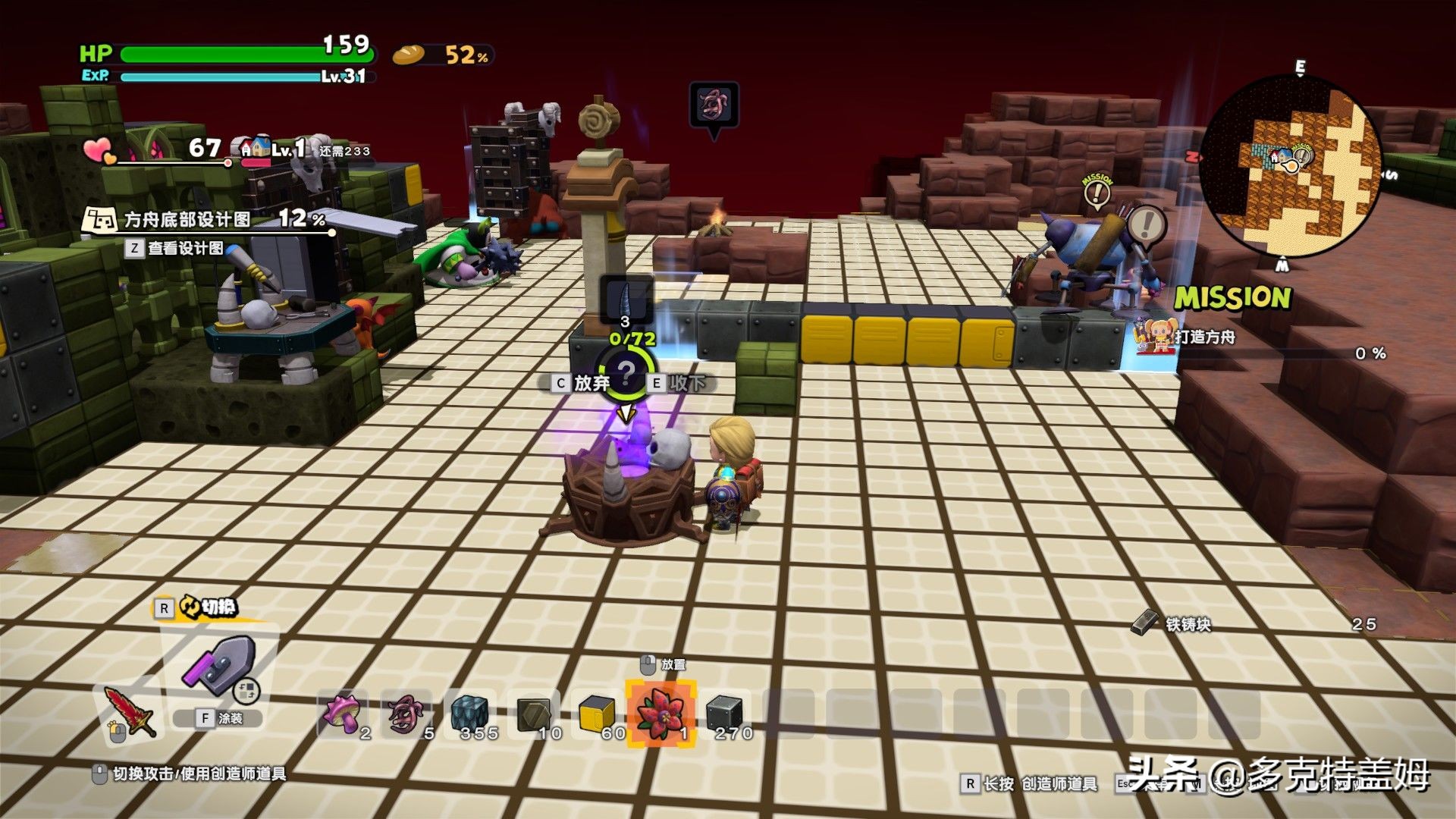Select the dark hexagon block slot
1456x819 pixels.
click(x=534, y=714)
